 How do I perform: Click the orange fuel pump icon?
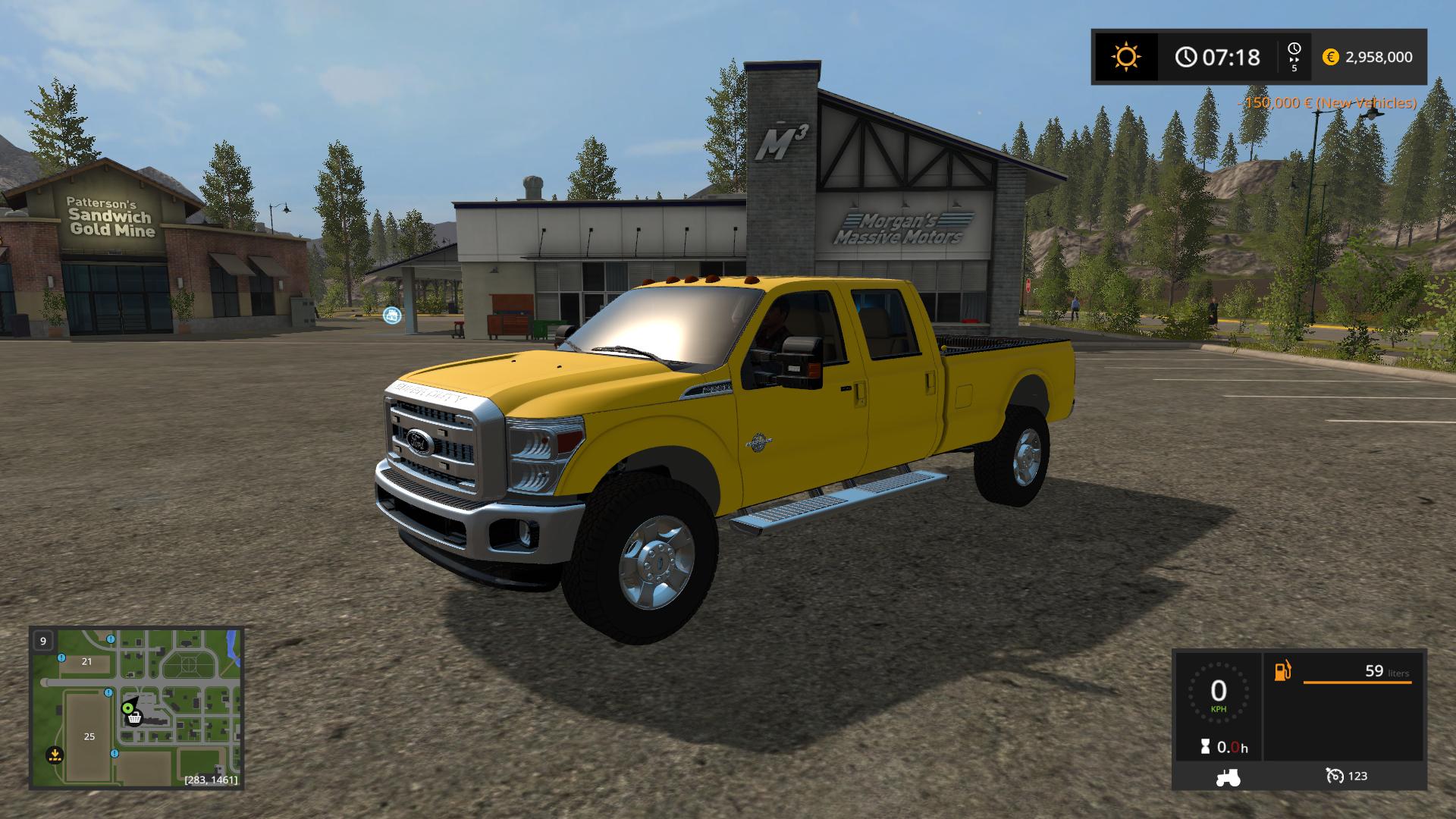point(1282,671)
